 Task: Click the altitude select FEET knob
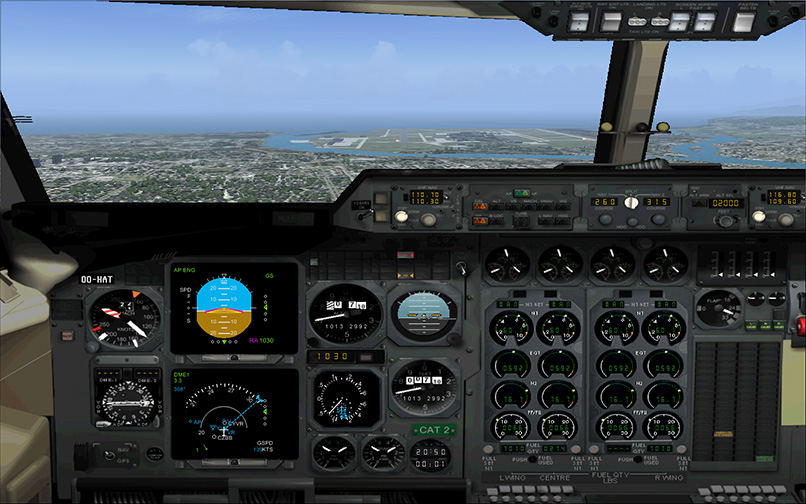click(724, 221)
